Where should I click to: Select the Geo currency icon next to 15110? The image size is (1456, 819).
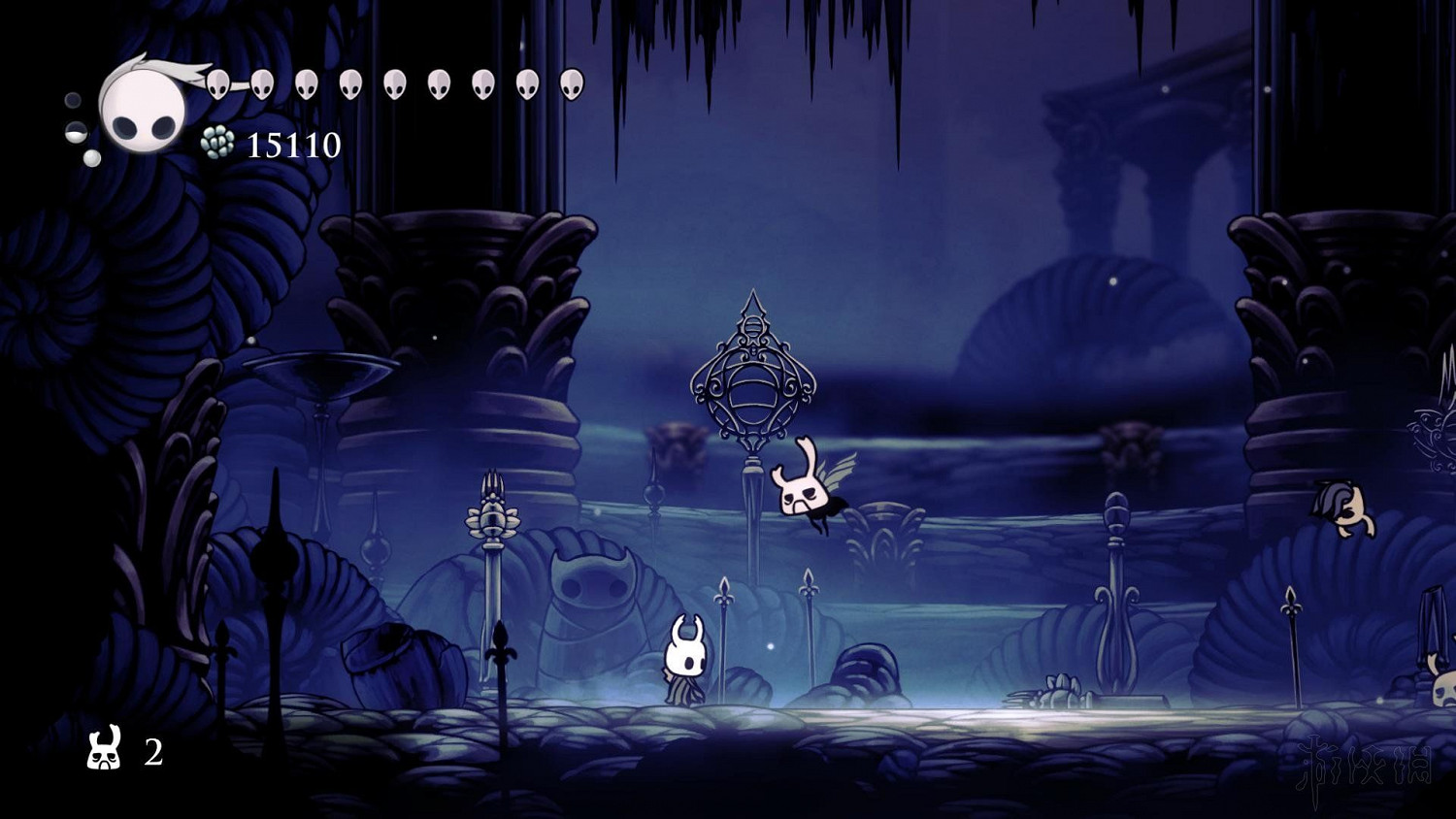coord(215,142)
